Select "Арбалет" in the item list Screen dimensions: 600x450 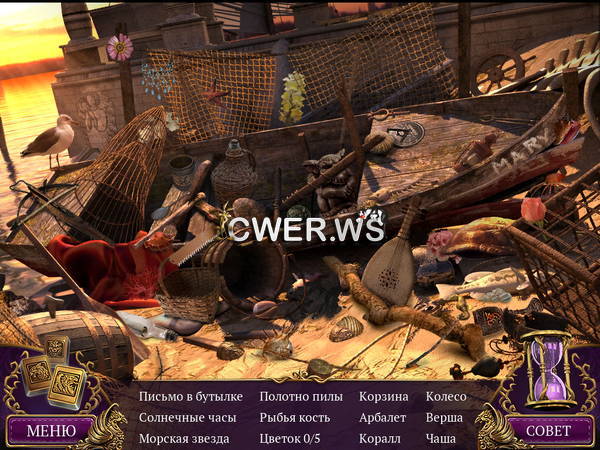383,417
